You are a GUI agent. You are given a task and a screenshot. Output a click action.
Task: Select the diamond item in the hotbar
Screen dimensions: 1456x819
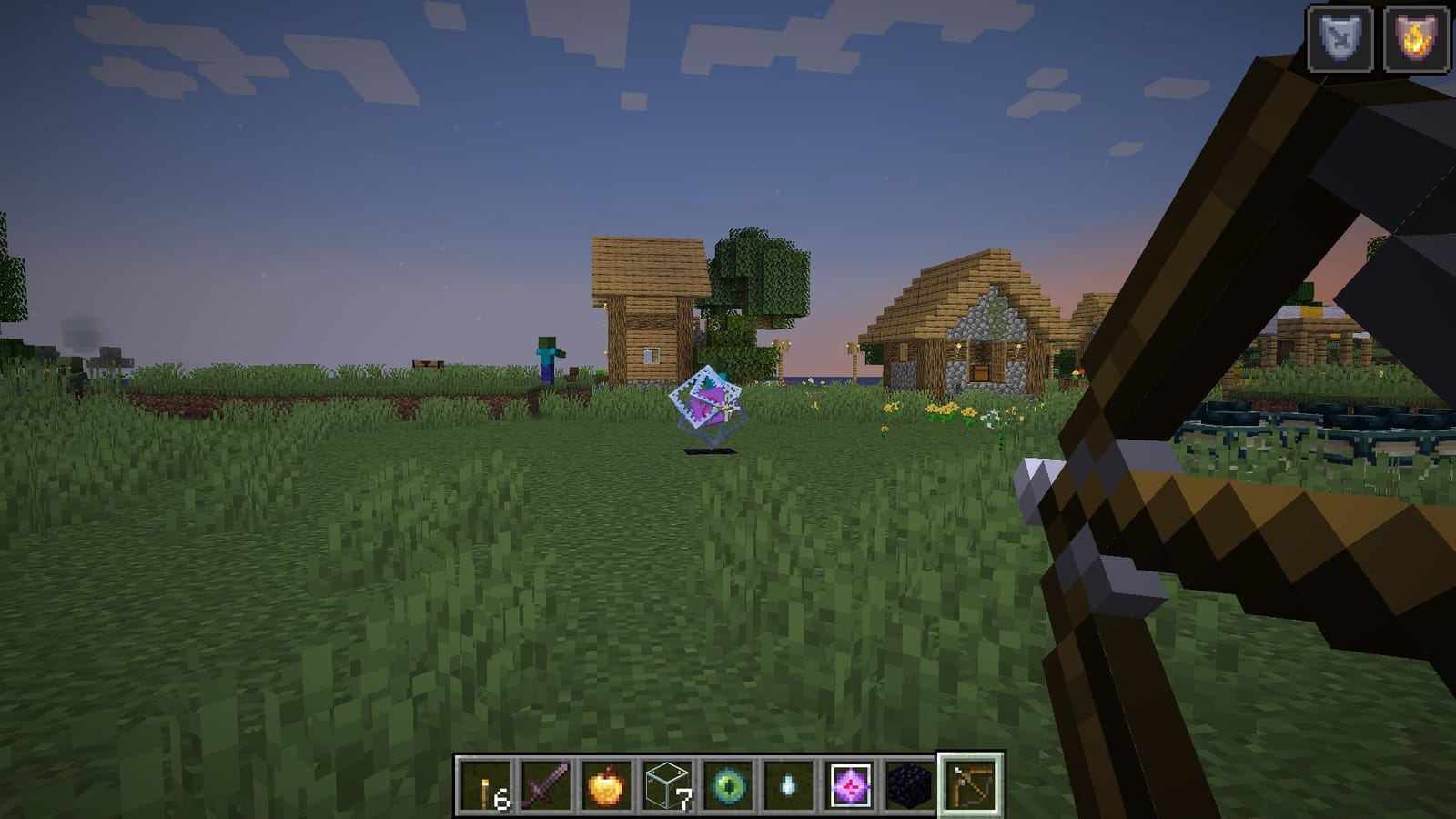coord(788,787)
